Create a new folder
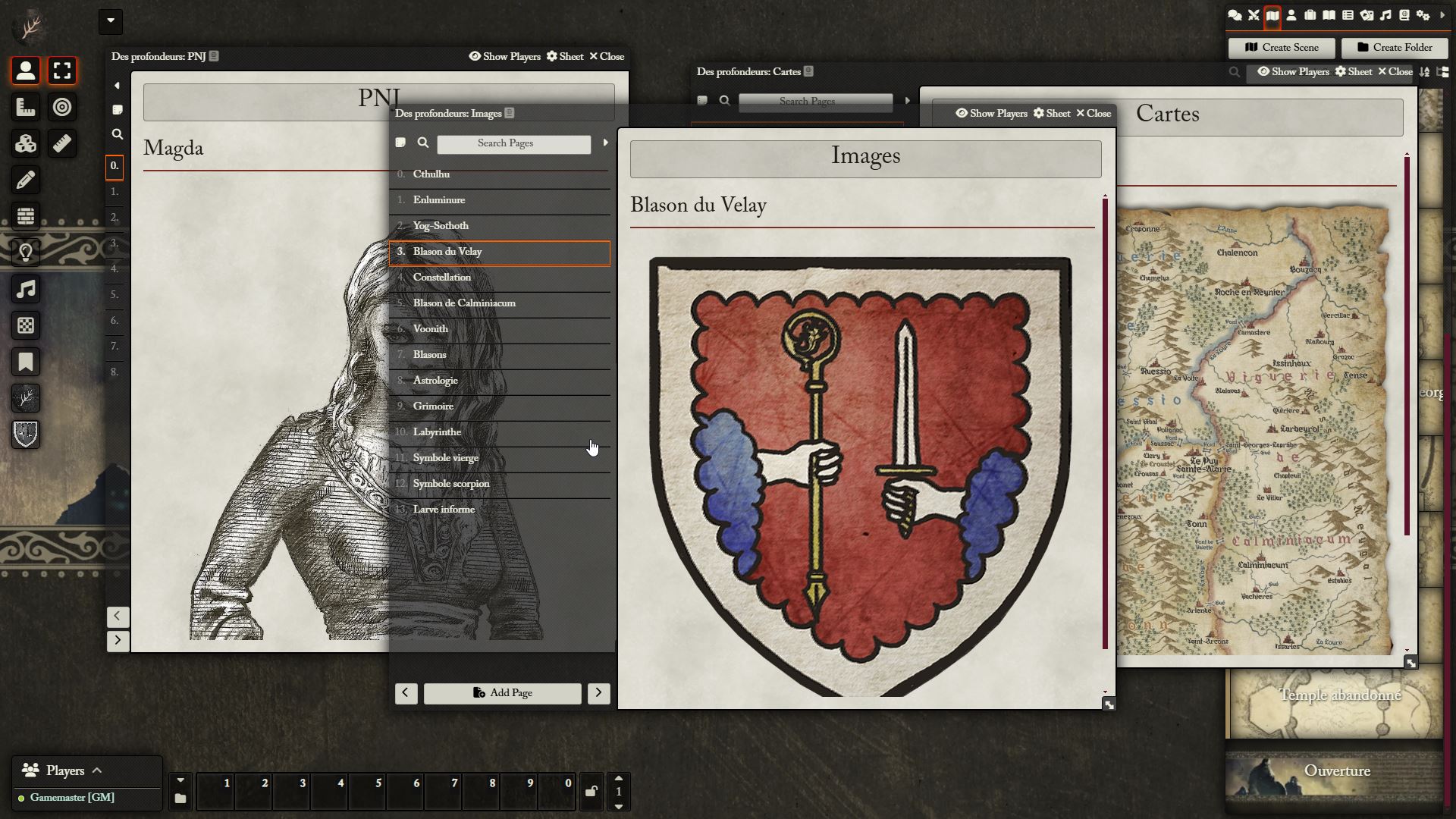The height and width of the screenshot is (819, 1456). (x=1394, y=48)
